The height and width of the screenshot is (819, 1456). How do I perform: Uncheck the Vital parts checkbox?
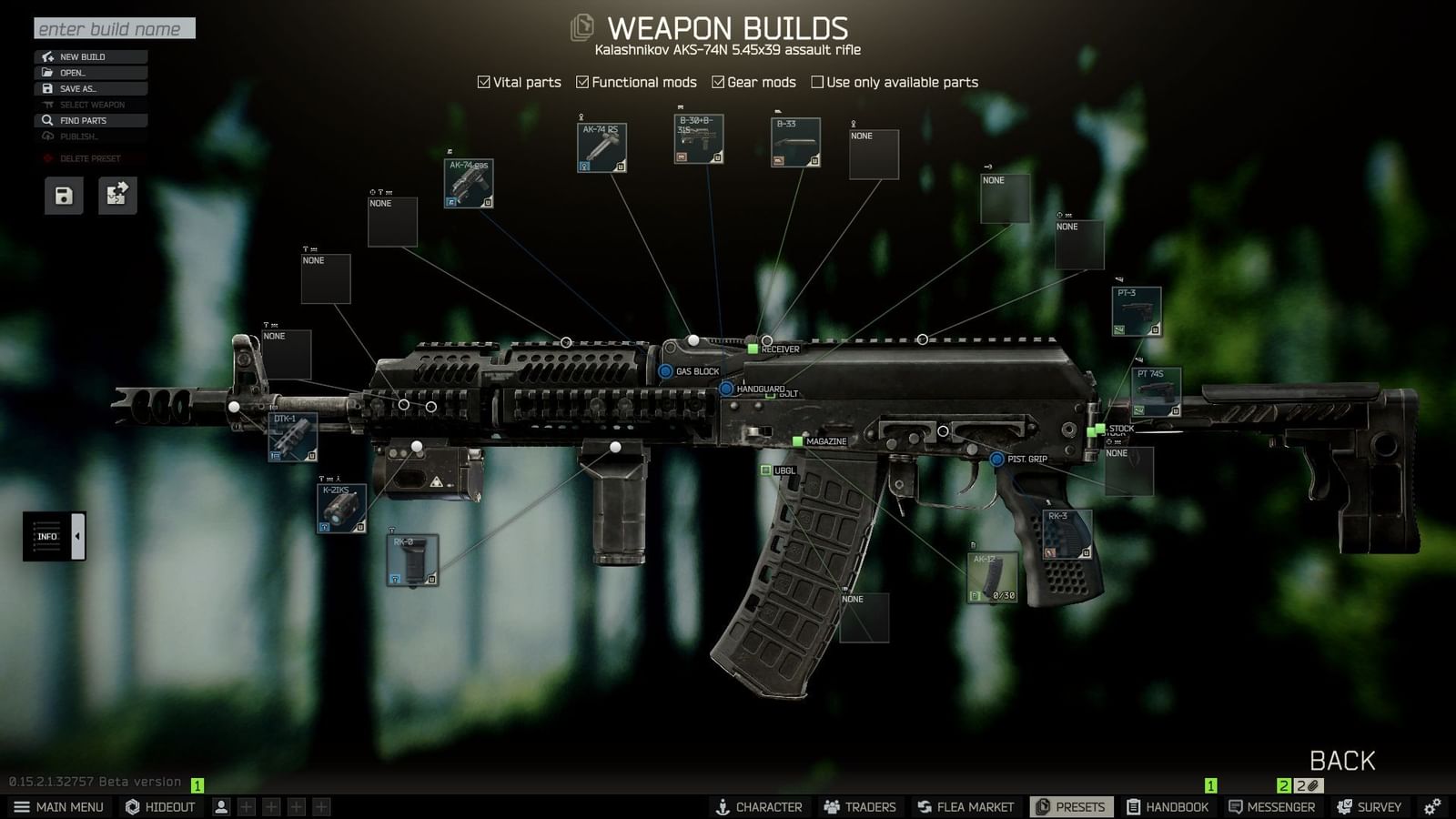(482, 82)
